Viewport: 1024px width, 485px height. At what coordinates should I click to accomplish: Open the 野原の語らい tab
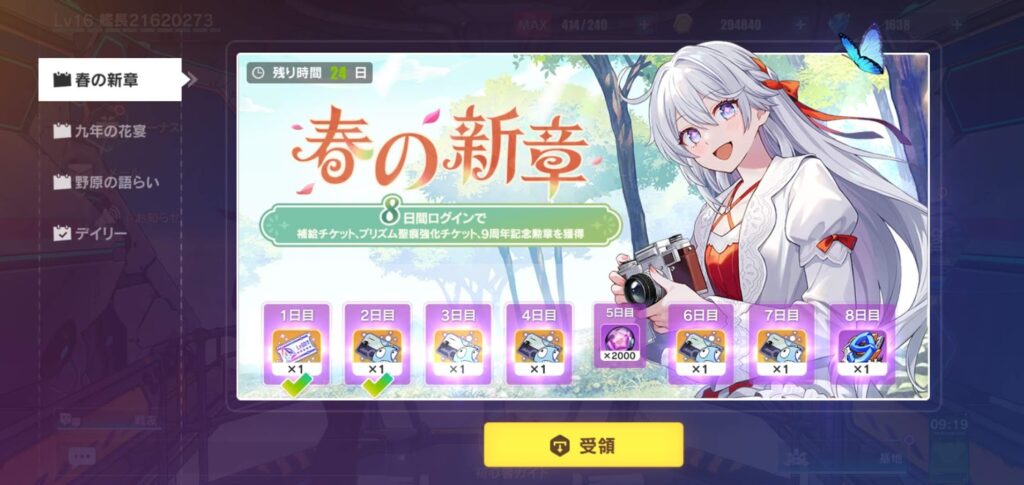110,182
